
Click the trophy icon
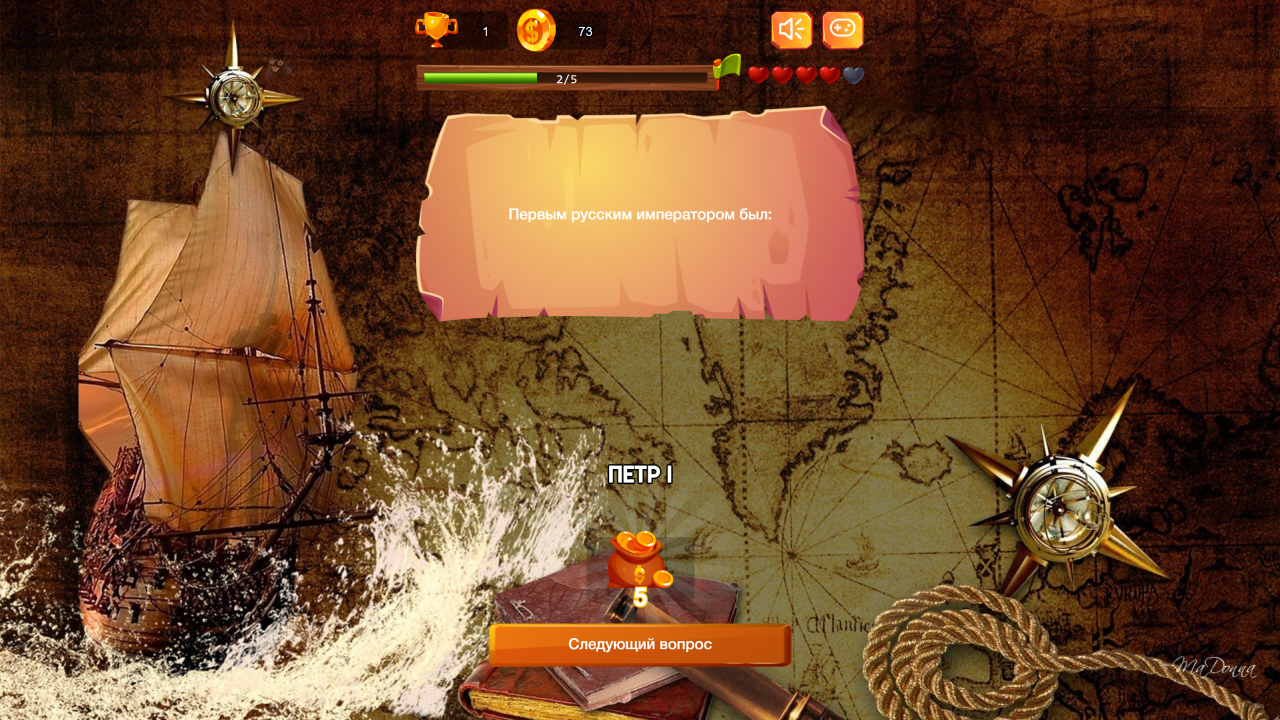point(437,29)
